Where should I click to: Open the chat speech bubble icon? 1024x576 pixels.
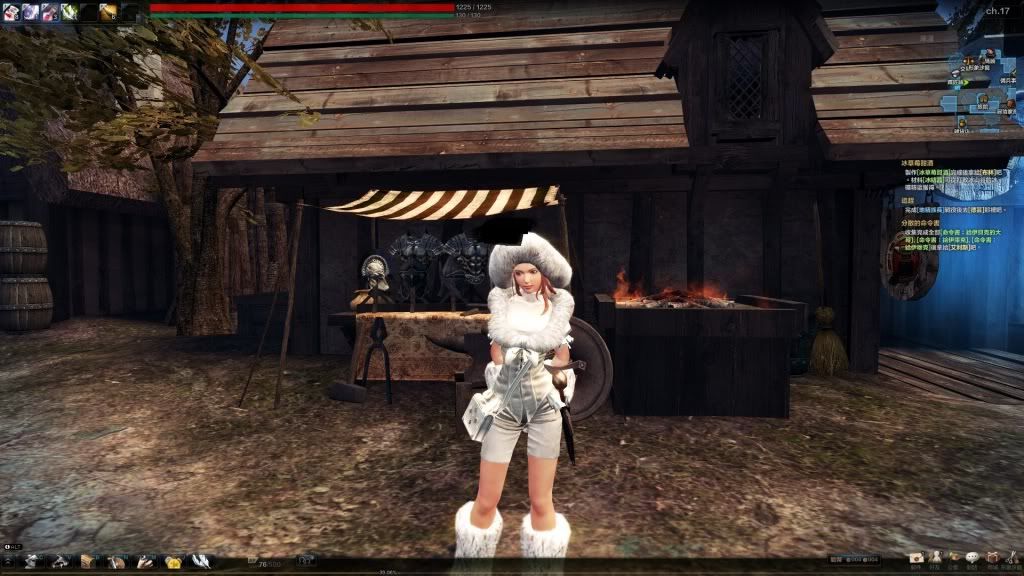(x=972, y=557)
